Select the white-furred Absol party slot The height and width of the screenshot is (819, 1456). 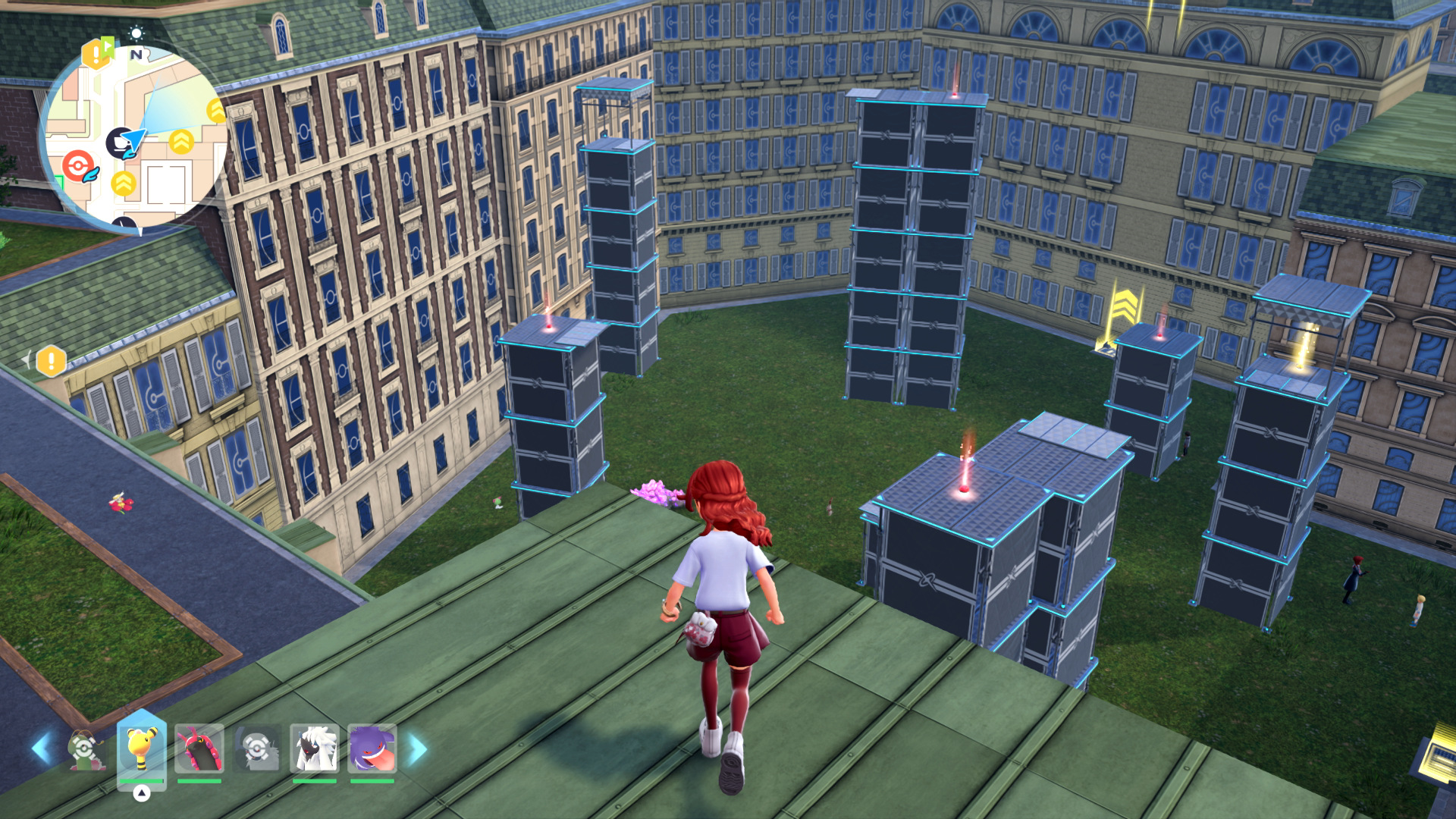click(314, 748)
